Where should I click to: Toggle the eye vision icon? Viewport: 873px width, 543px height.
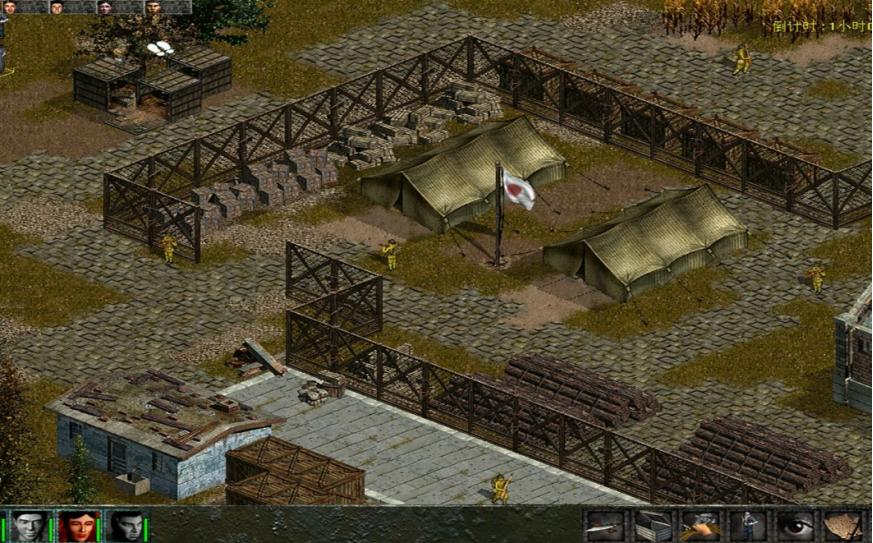click(x=795, y=526)
